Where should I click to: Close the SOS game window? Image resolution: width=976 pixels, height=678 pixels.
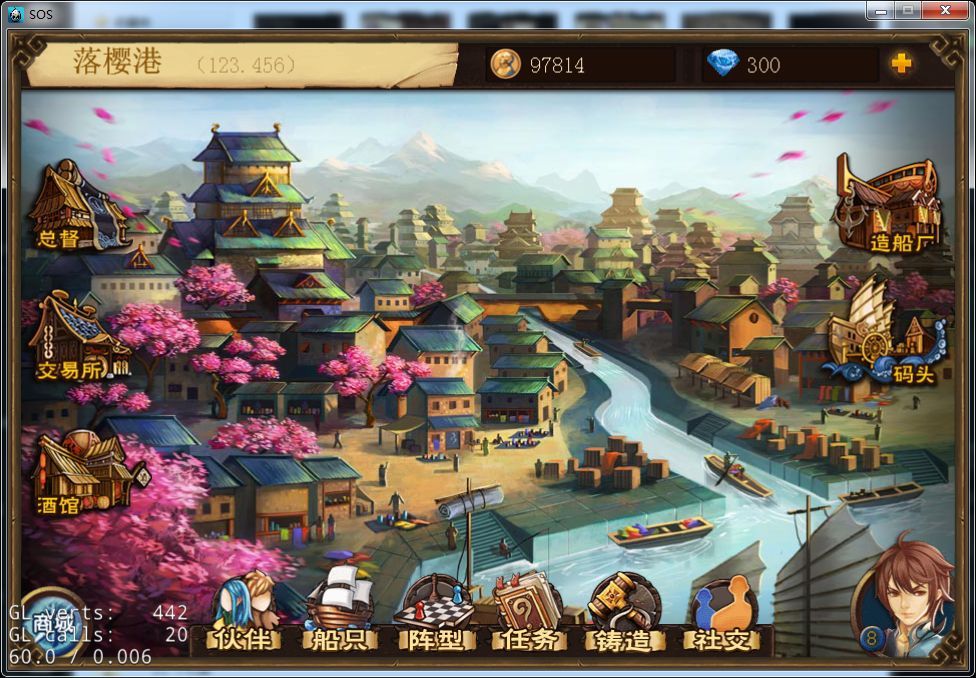click(943, 10)
